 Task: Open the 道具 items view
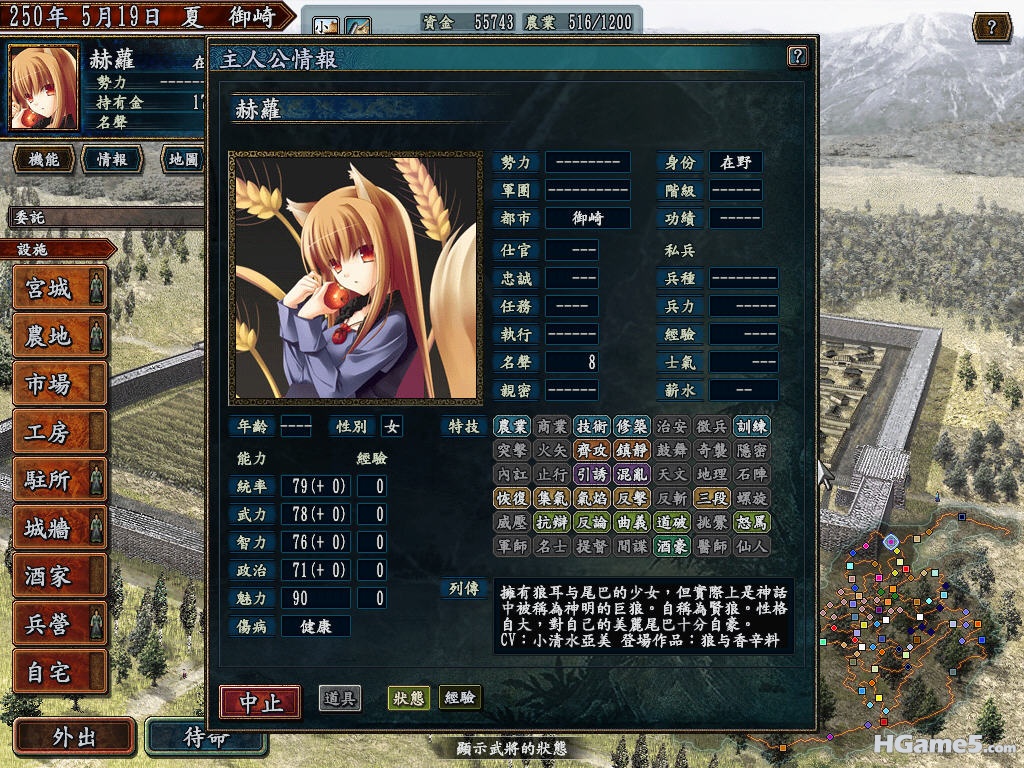click(340, 698)
